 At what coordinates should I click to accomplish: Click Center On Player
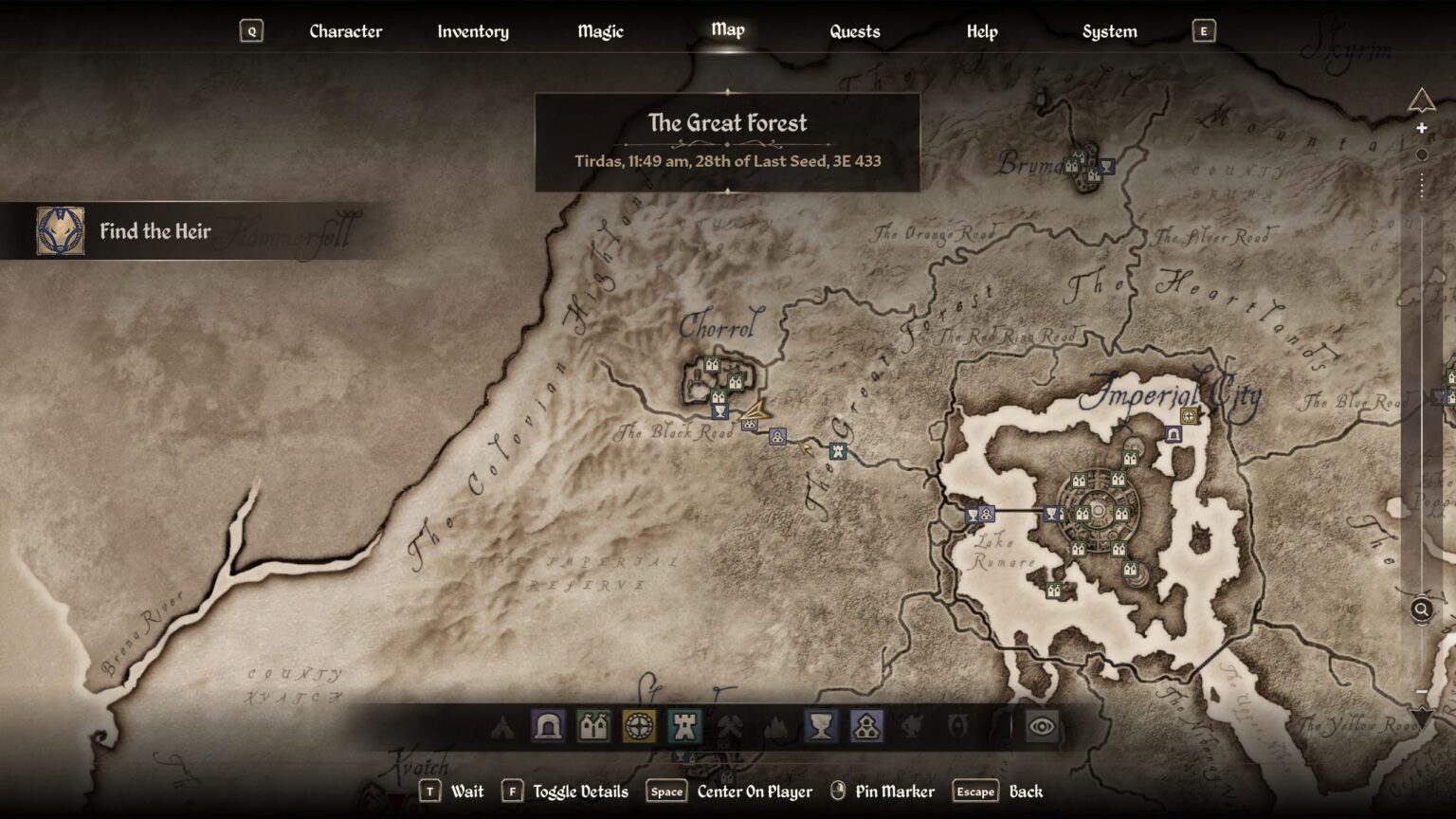click(754, 791)
